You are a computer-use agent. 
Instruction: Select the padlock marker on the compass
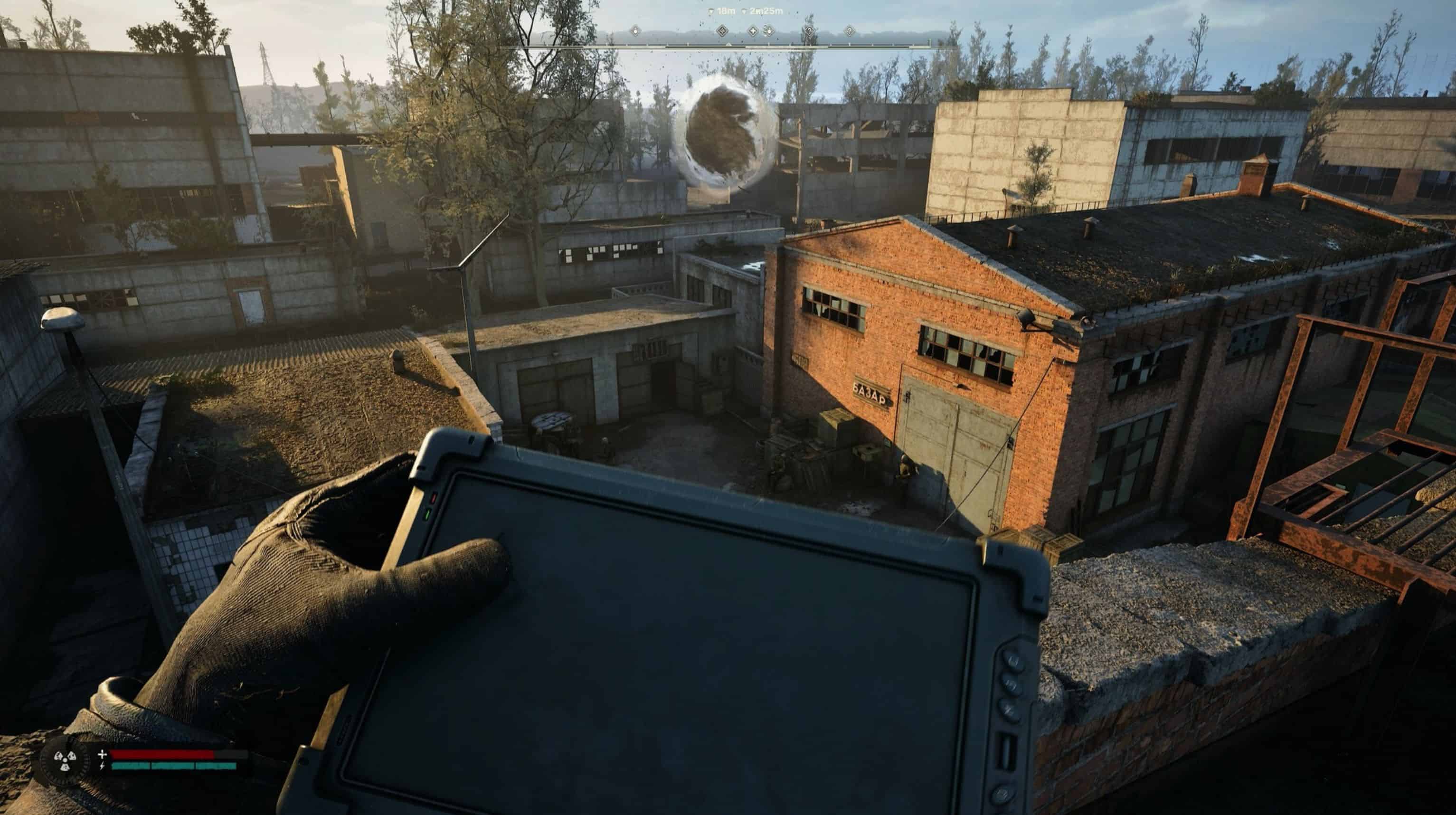(635, 30)
